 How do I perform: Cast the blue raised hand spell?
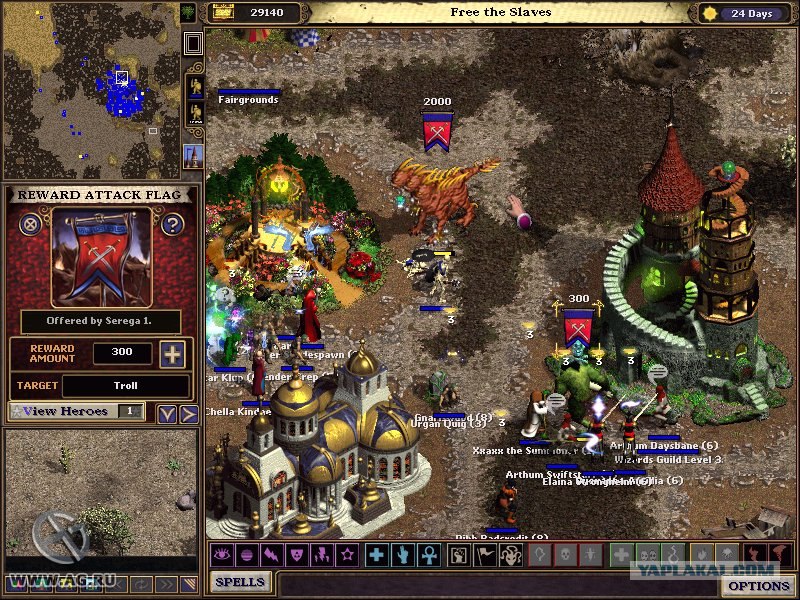click(402, 554)
